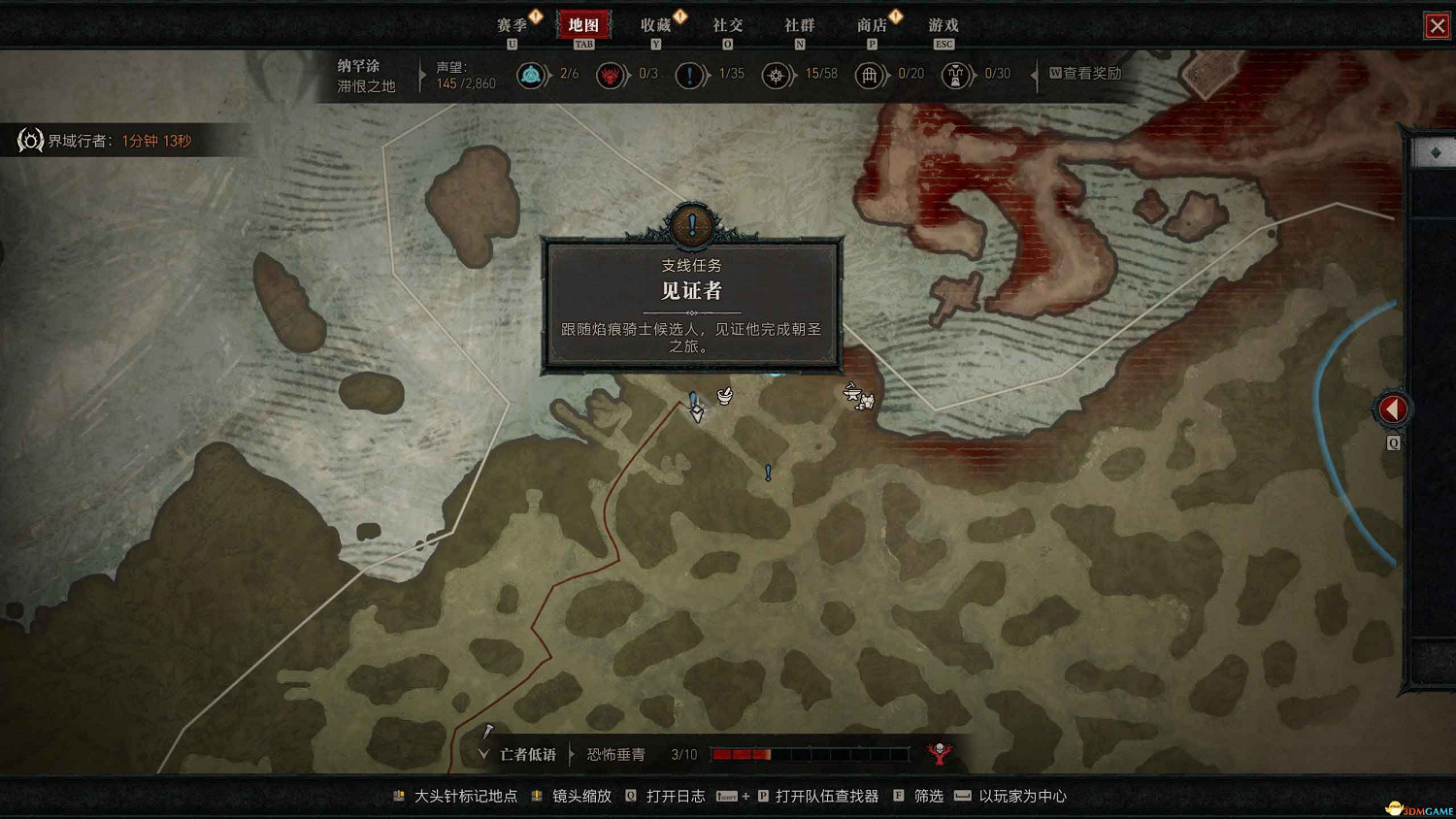The height and width of the screenshot is (819, 1456).
Task: Select the quest exclamation marker above 见证者 panel
Action: point(691,224)
